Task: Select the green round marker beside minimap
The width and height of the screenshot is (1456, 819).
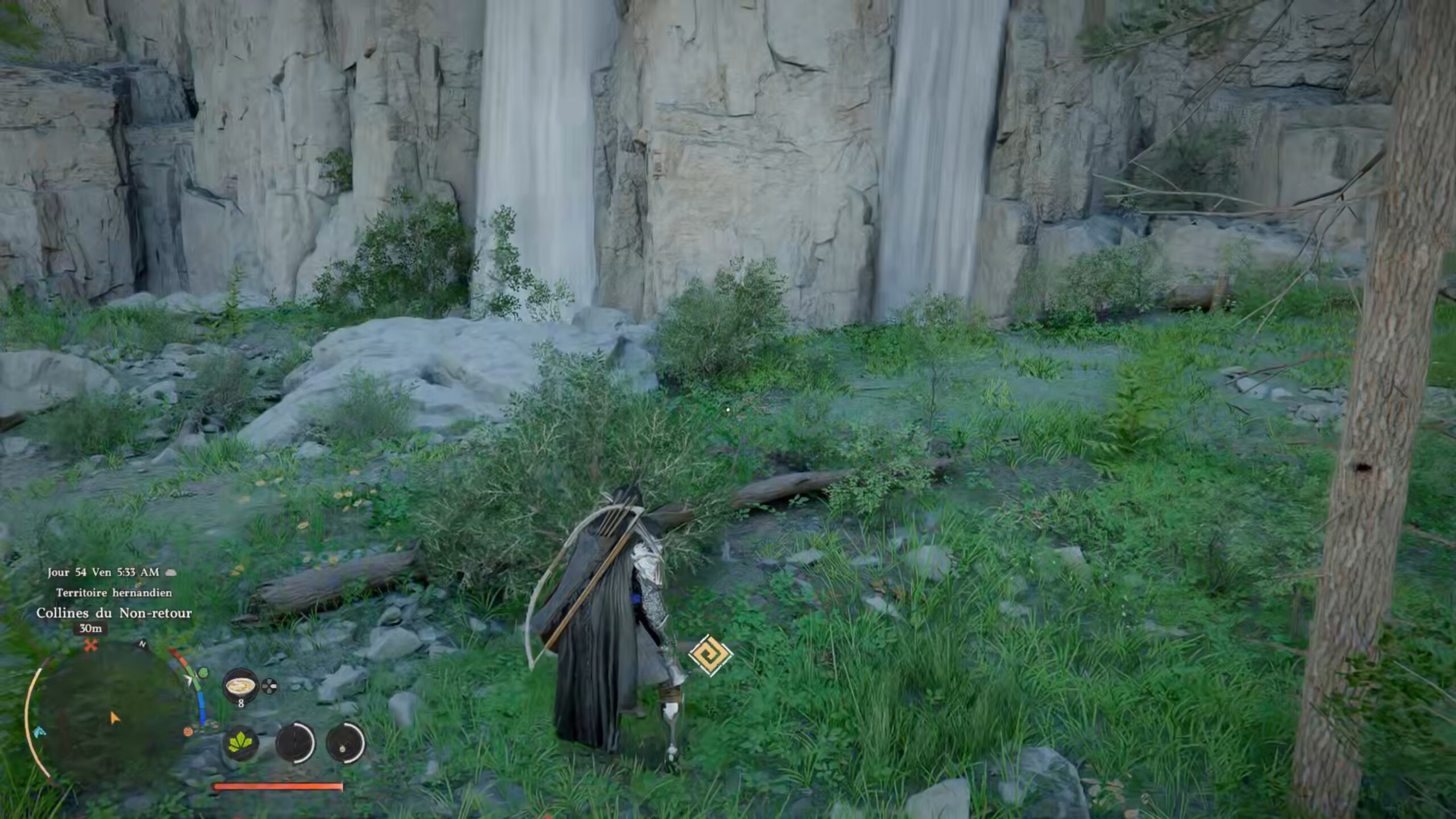Action: (202, 674)
